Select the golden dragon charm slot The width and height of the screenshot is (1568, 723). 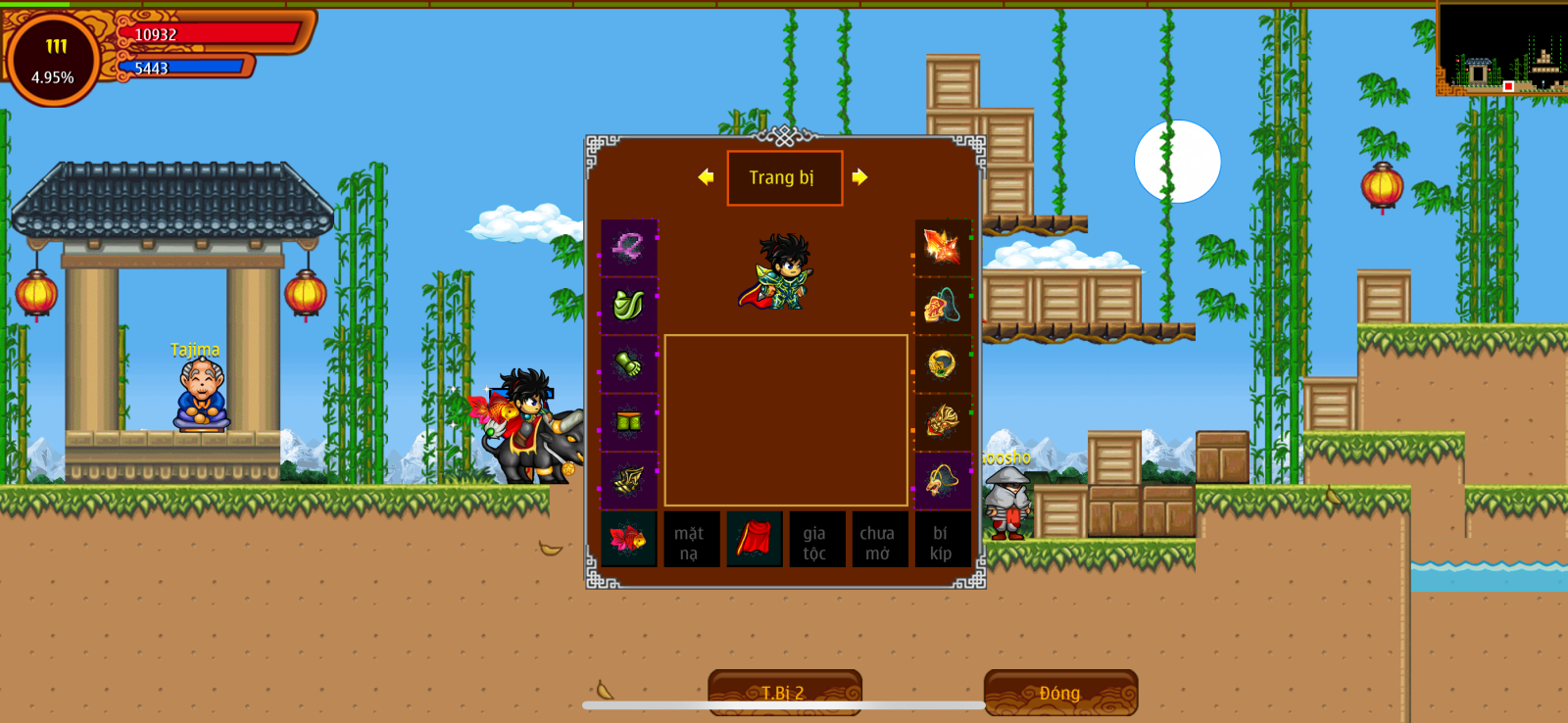point(942,422)
